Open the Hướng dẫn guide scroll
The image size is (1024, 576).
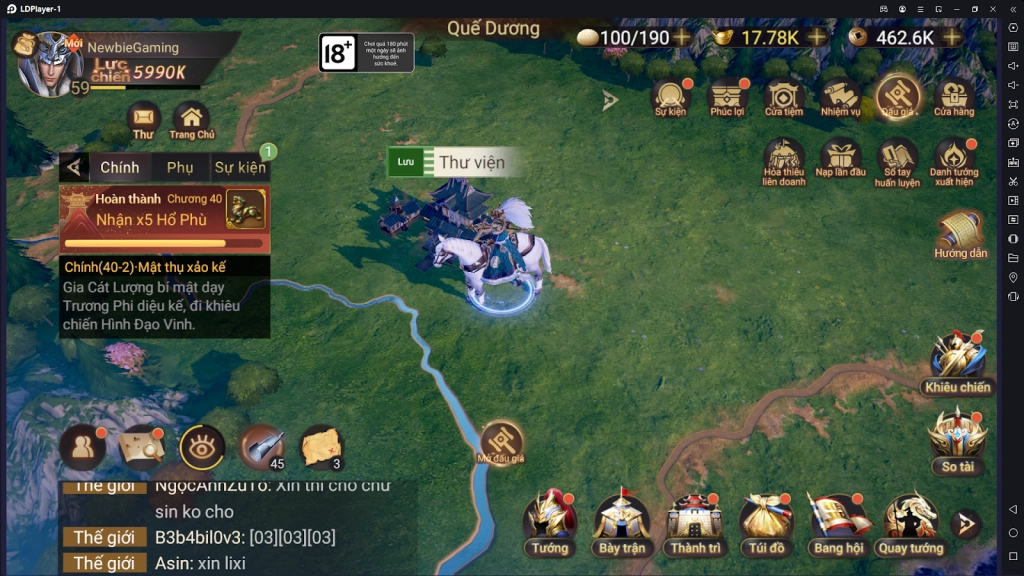960,235
